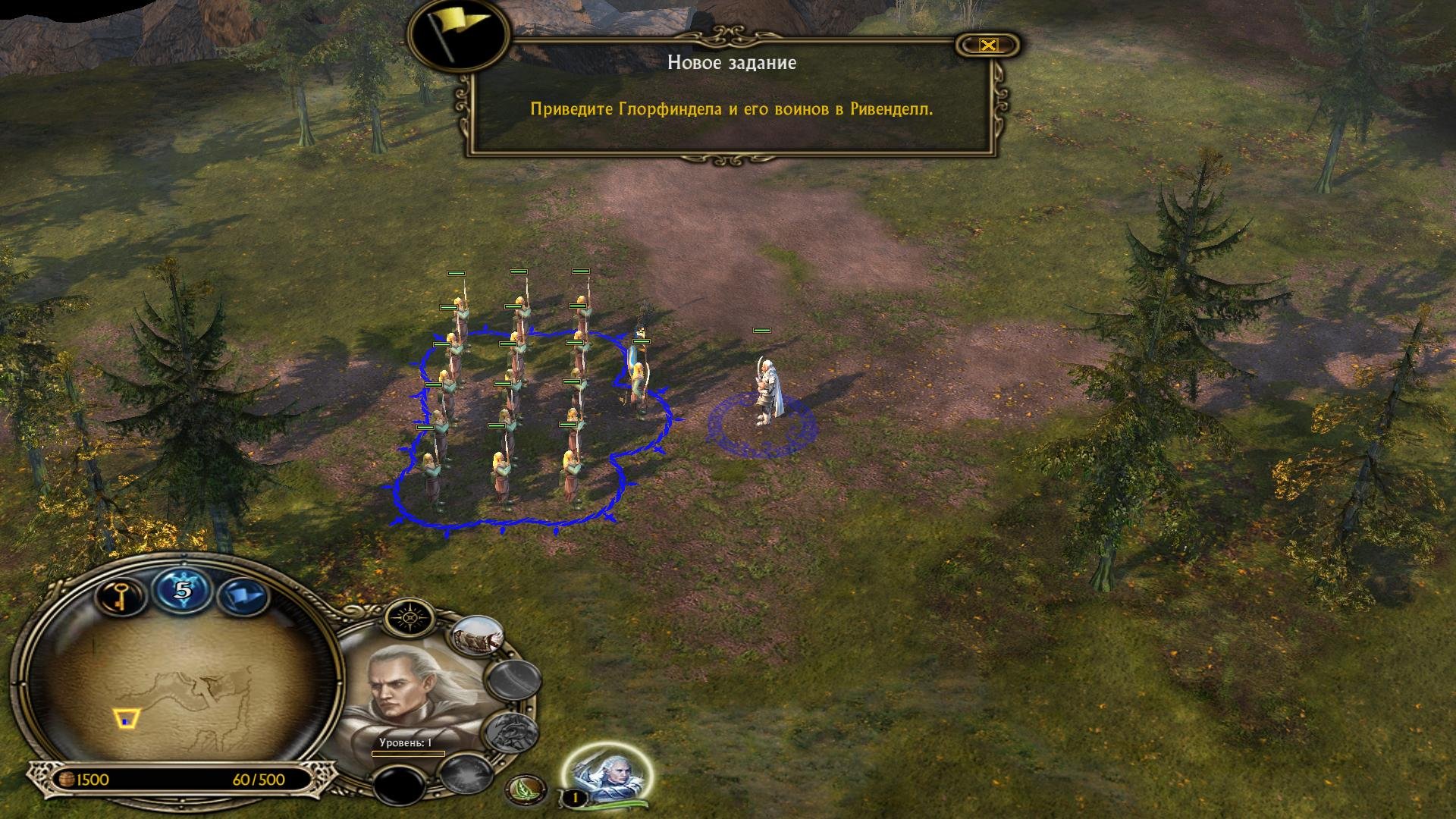Image resolution: width=1456 pixels, height=819 pixels.
Task: Click the blue flag objectives button
Action: click(x=243, y=597)
